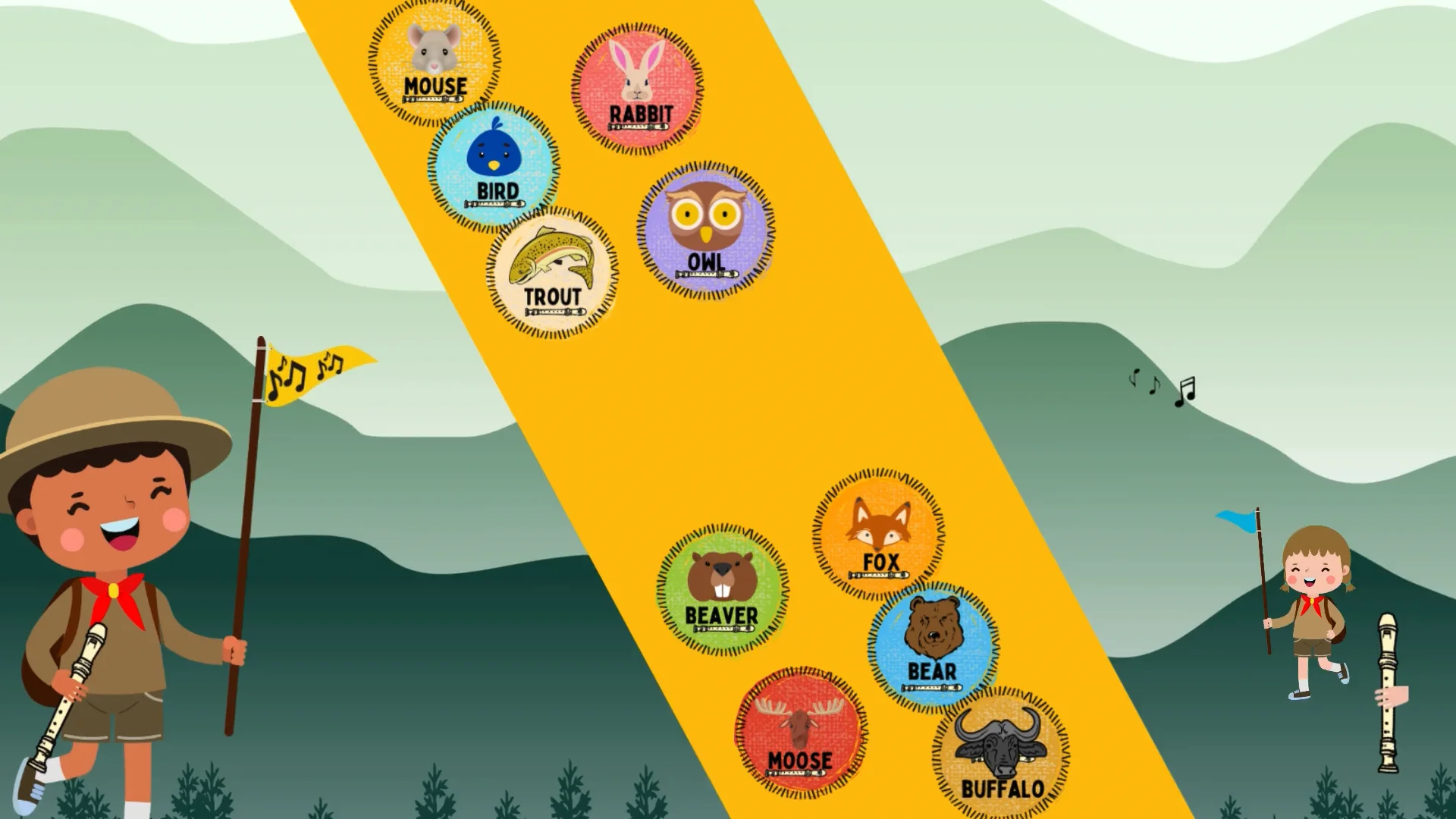Select the Bear badge

point(933,646)
